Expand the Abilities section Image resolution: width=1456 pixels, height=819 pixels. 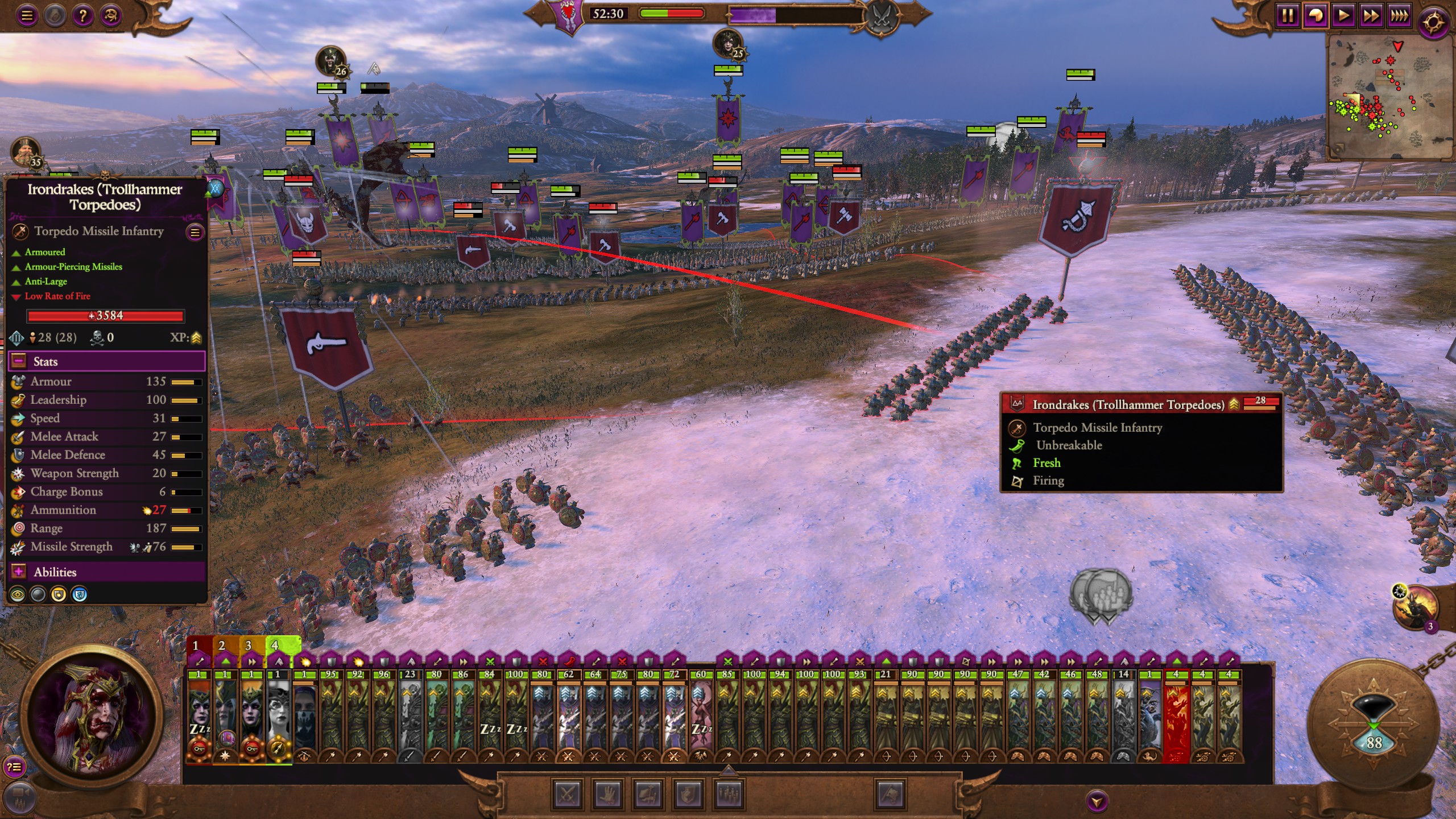19,572
